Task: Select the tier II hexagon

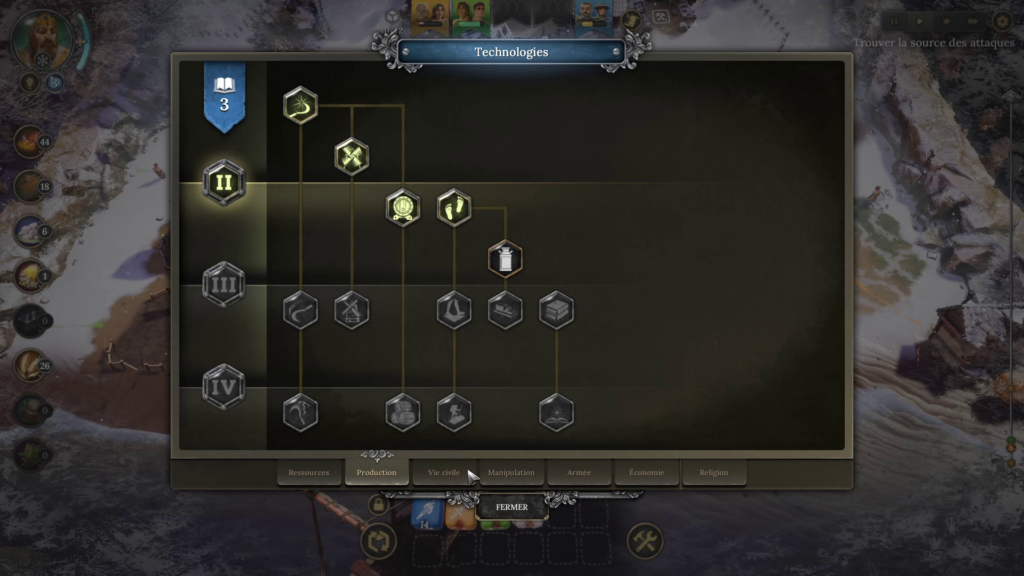Action: tap(224, 182)
